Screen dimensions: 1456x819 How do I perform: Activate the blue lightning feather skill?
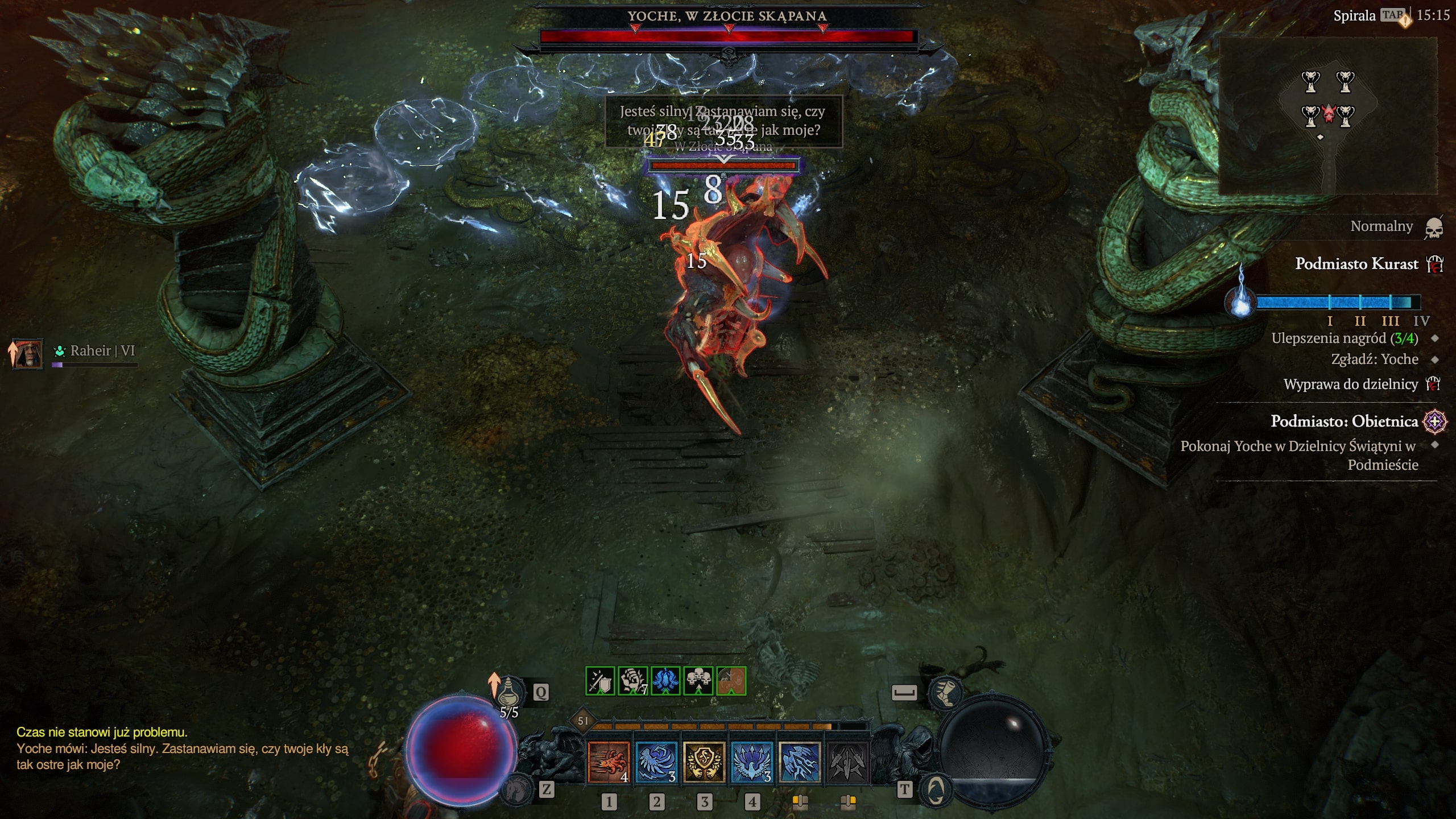pyautogui.click(x=800, y=762)
